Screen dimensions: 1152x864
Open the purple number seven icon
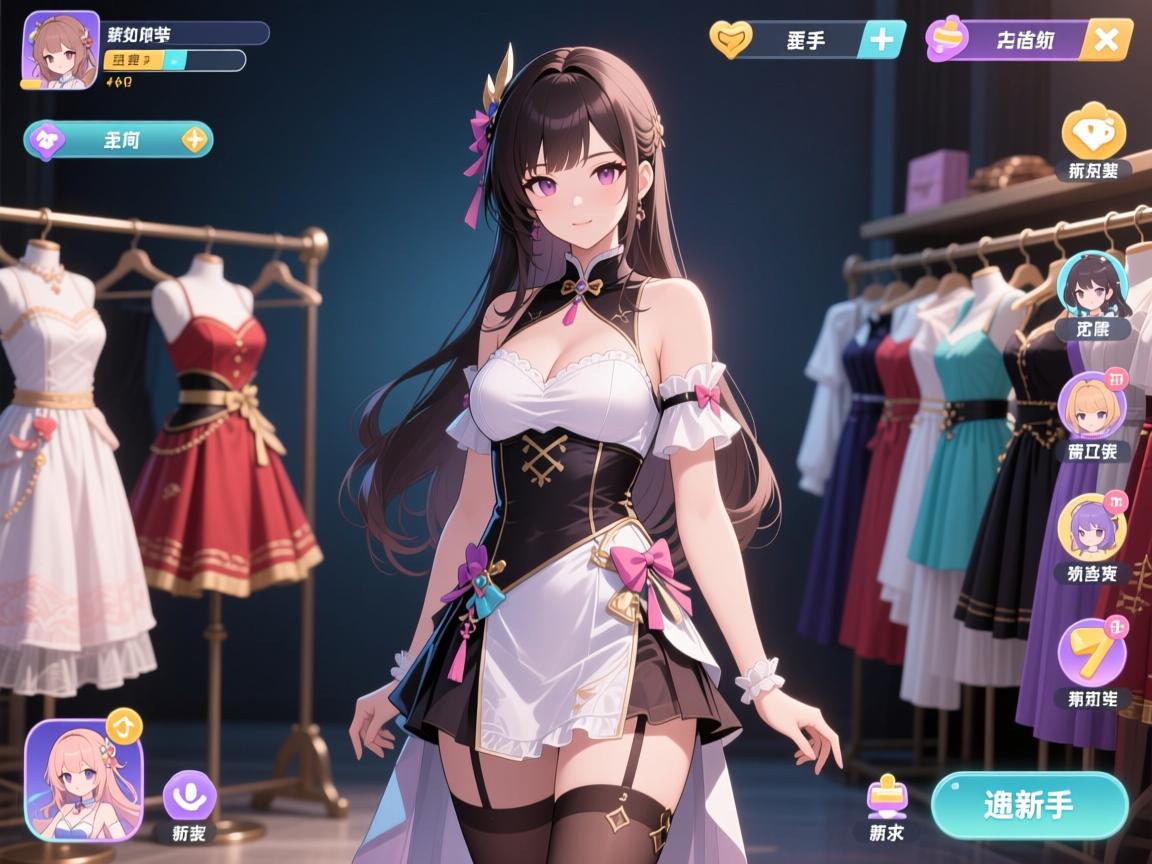(1092, 652)
